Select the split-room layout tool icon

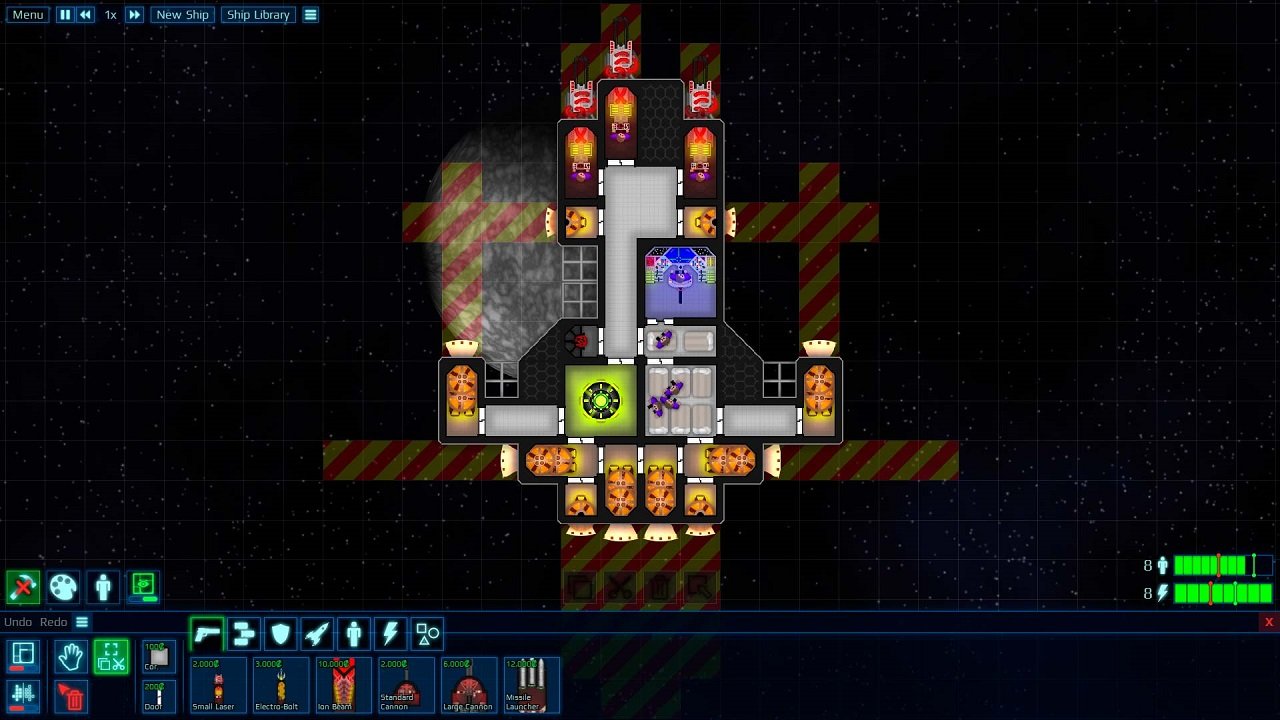click(22, 656)
